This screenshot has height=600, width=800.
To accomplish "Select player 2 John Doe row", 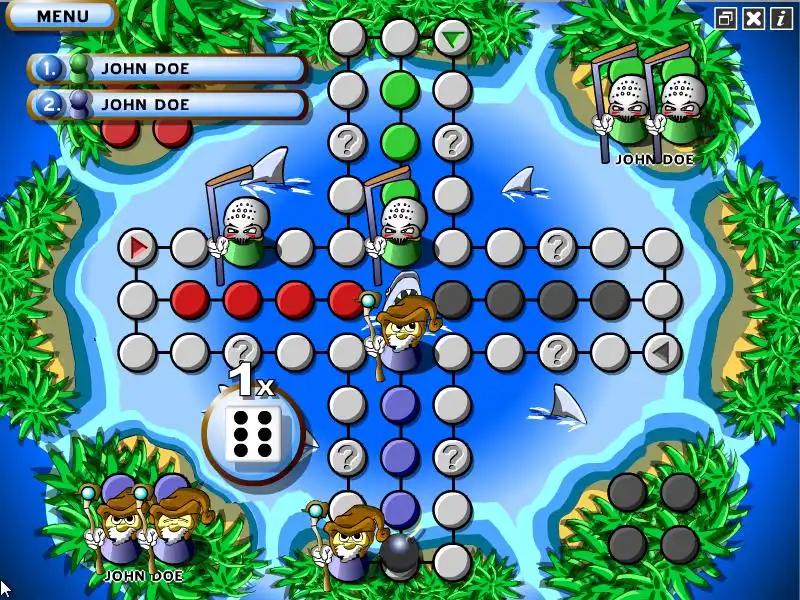I will [x=167, y=104].
